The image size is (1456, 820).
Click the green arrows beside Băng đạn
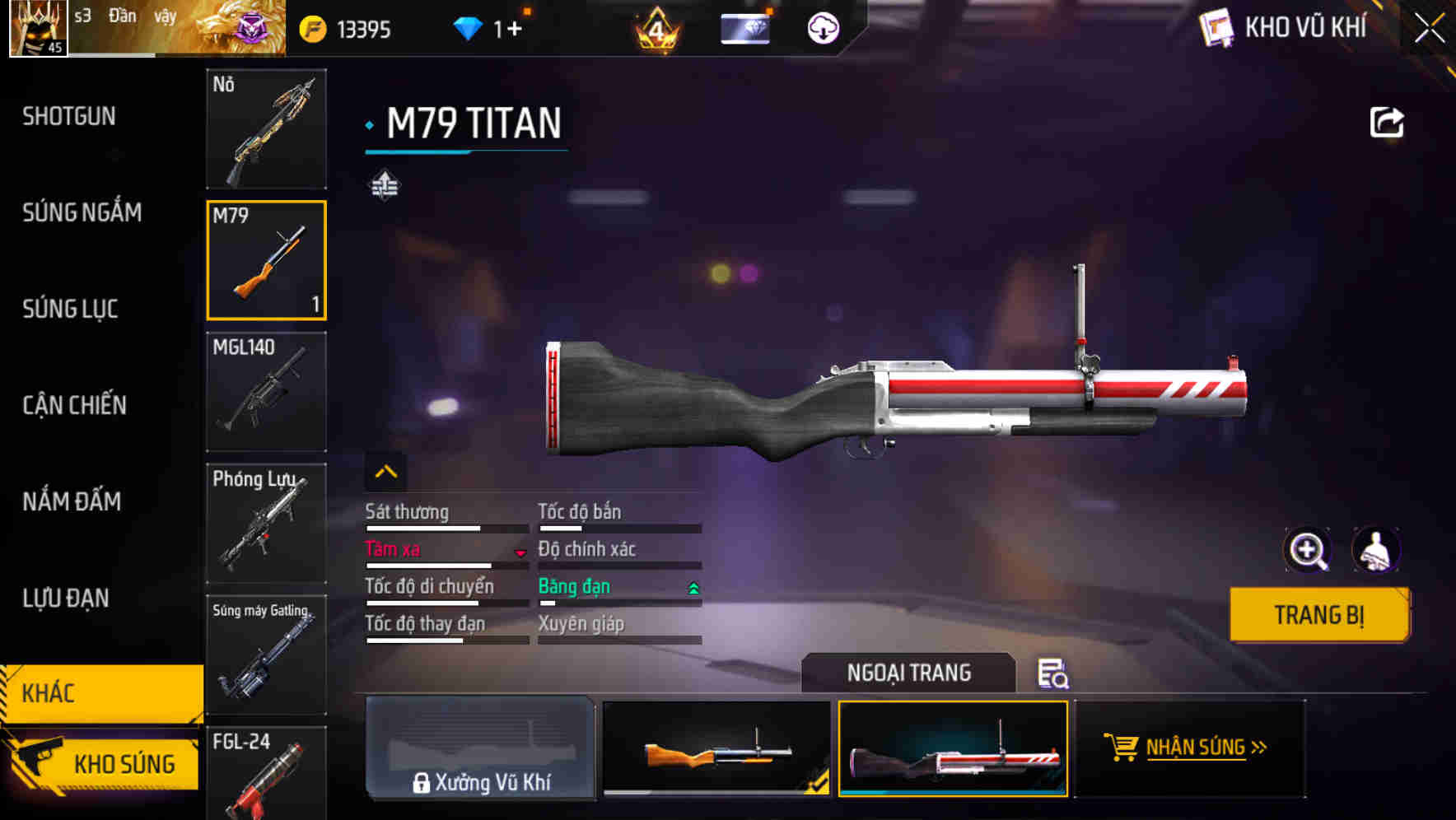pos(693,589)
